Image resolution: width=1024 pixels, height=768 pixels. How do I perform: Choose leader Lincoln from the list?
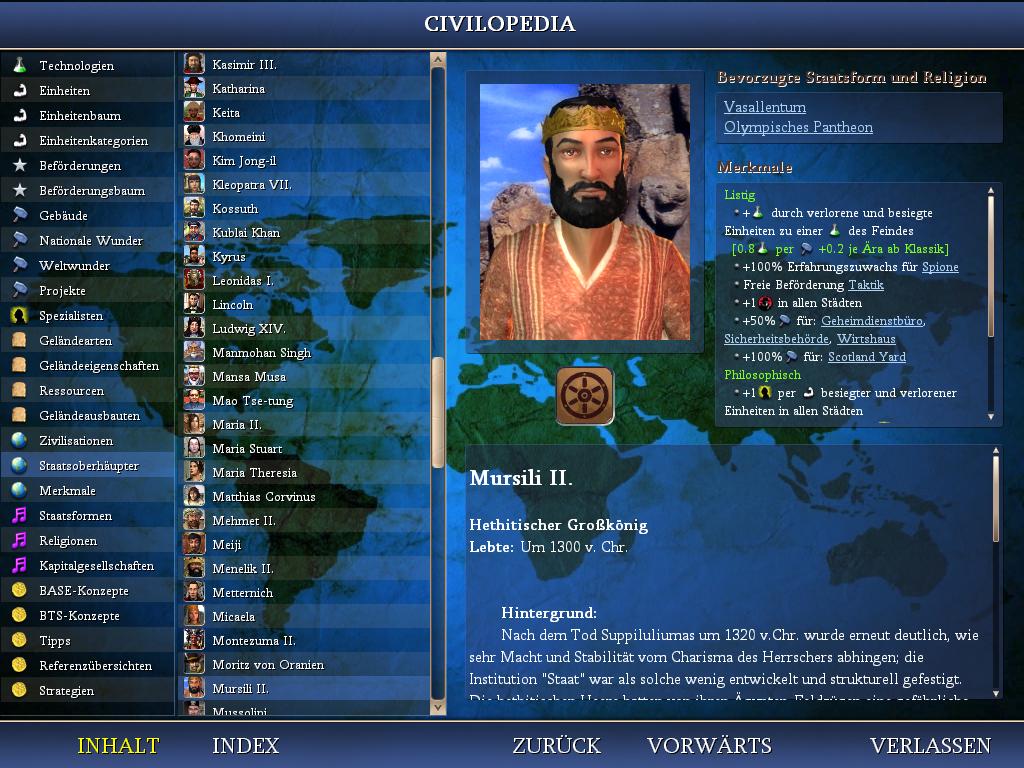point(232,305)
